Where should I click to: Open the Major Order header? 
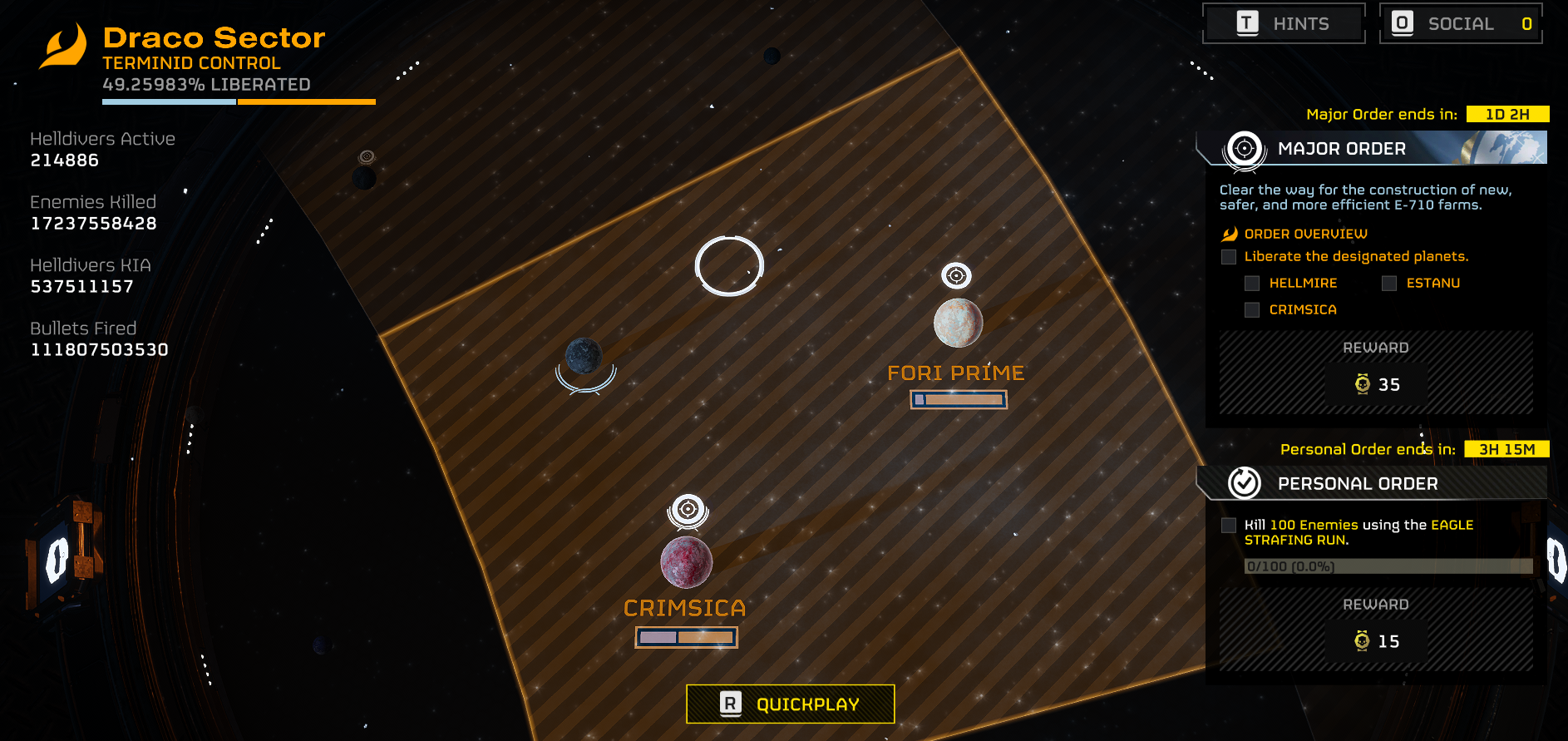(1372, 148)
